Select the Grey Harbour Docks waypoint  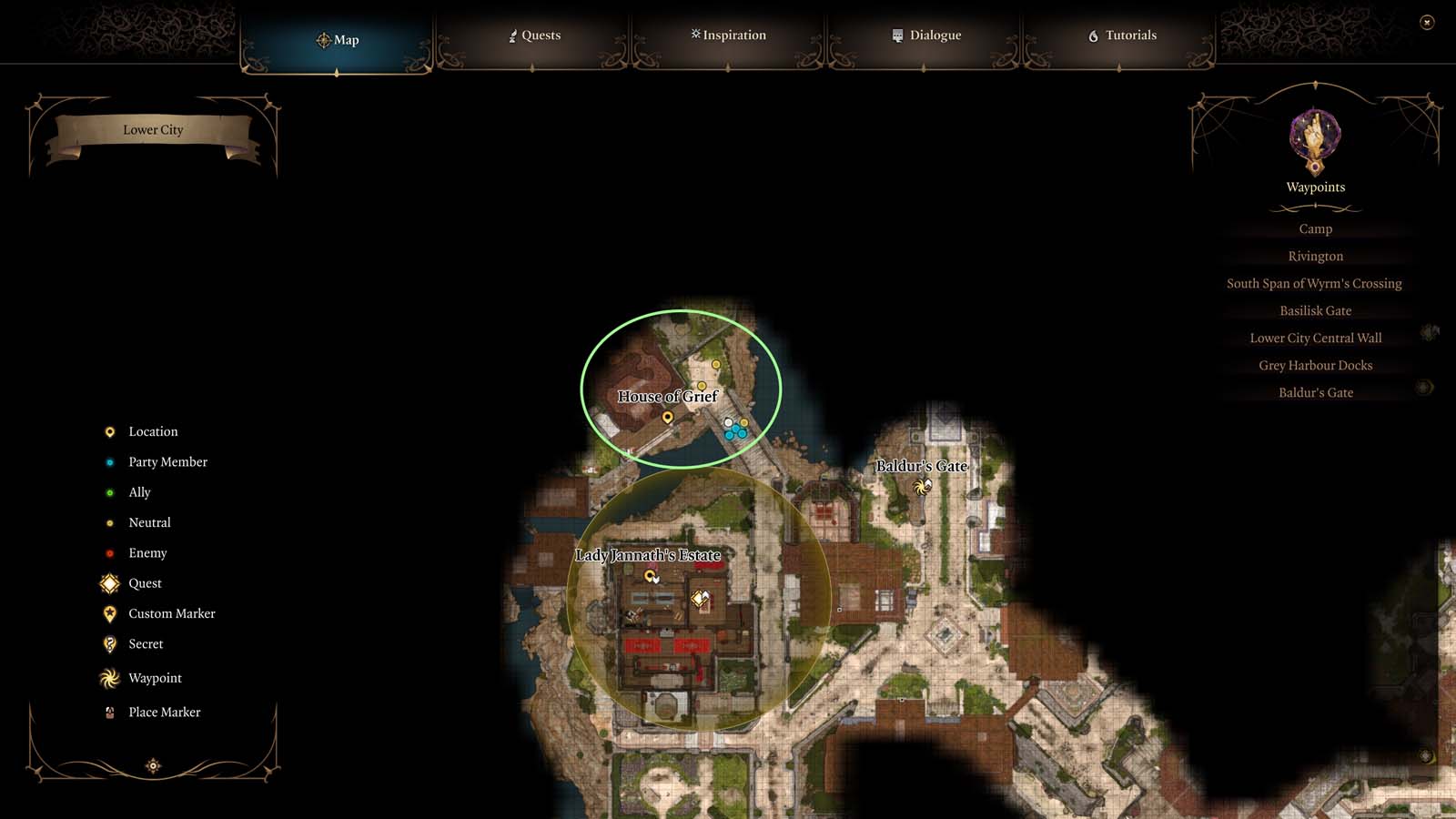click(1315, 365)
